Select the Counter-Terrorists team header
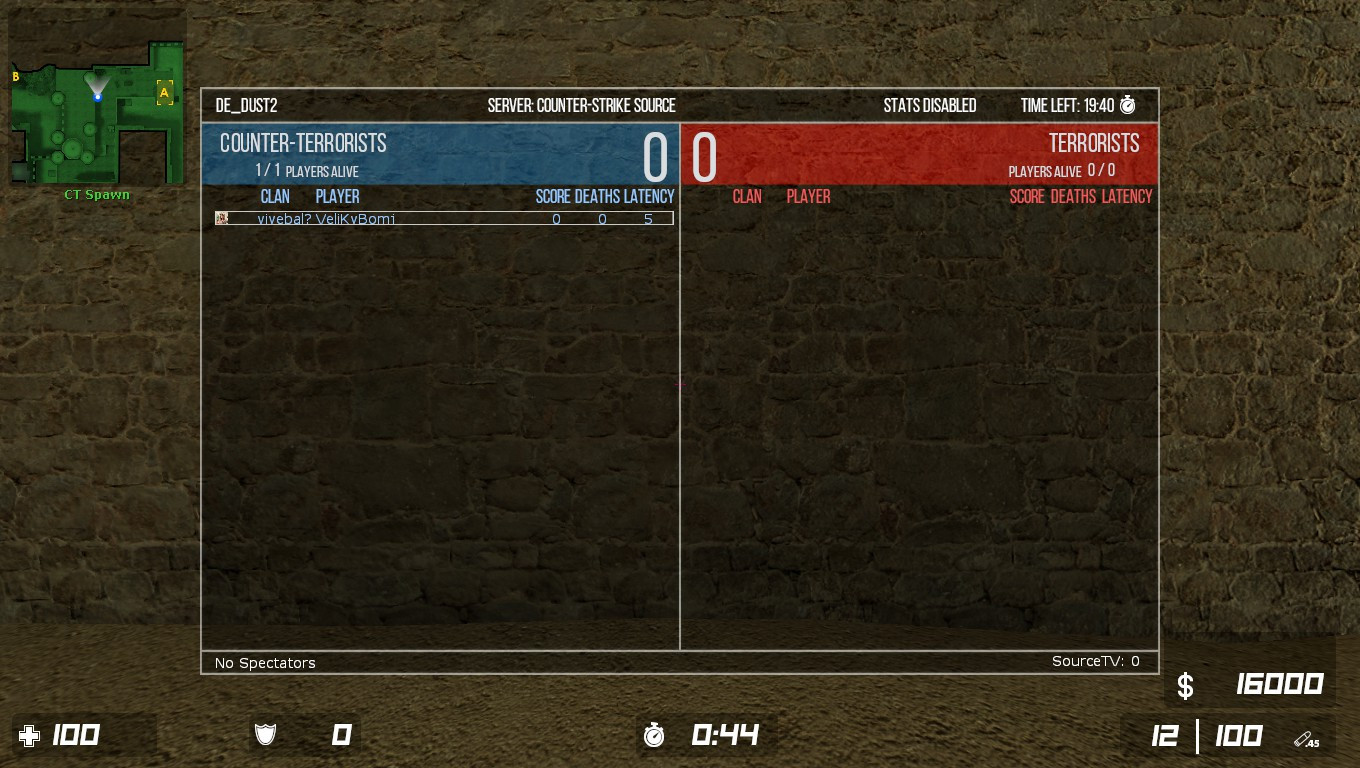Viewport: 1360px width, 768px height. [x=303, y=143]
